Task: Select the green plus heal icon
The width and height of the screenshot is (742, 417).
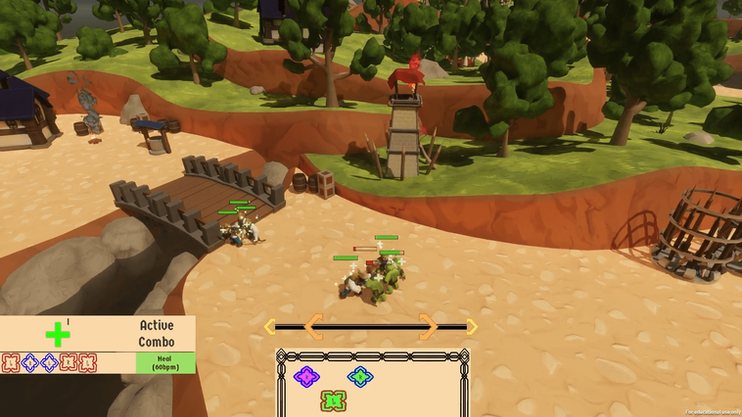Action: click(58, 334)
